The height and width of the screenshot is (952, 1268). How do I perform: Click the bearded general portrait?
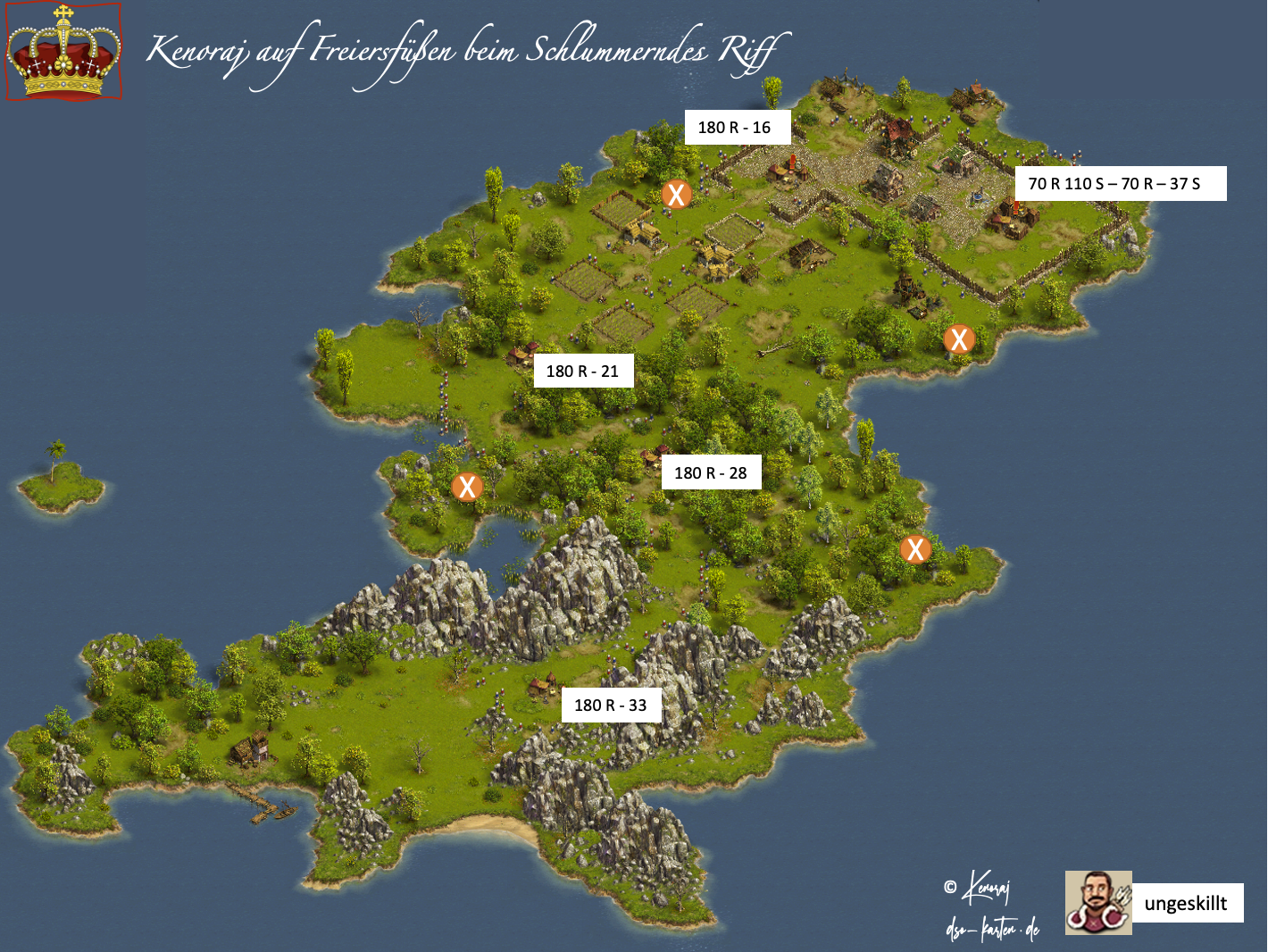(1097, 903)
